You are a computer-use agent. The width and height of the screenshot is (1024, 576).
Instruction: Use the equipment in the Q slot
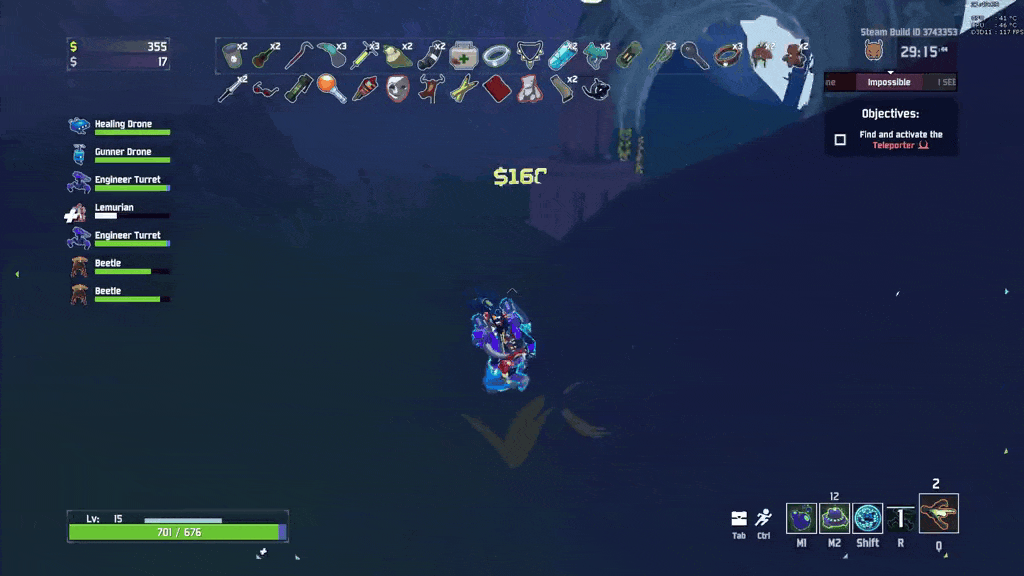(939, 514)
